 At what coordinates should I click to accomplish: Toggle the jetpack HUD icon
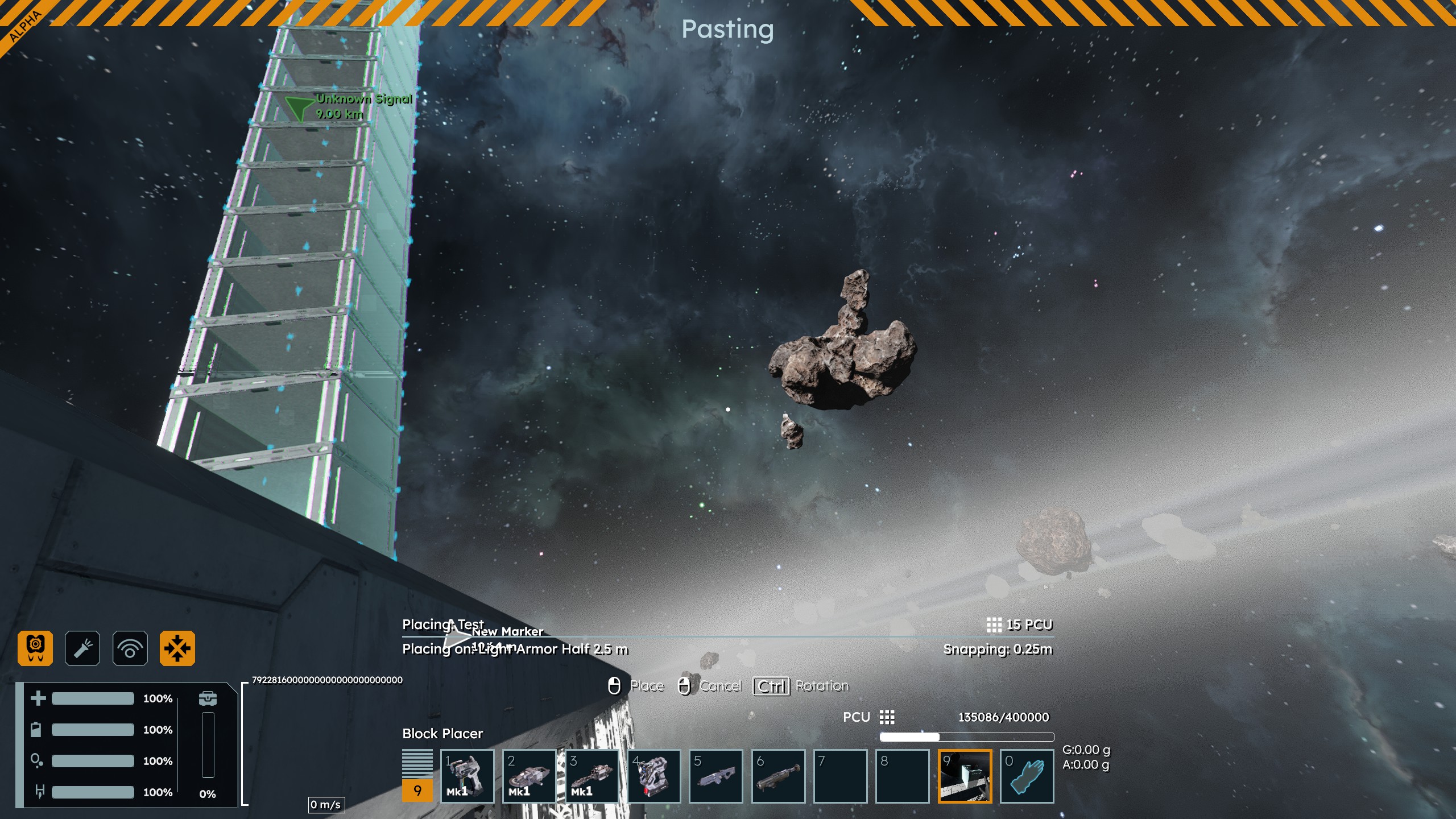(35, 648)
